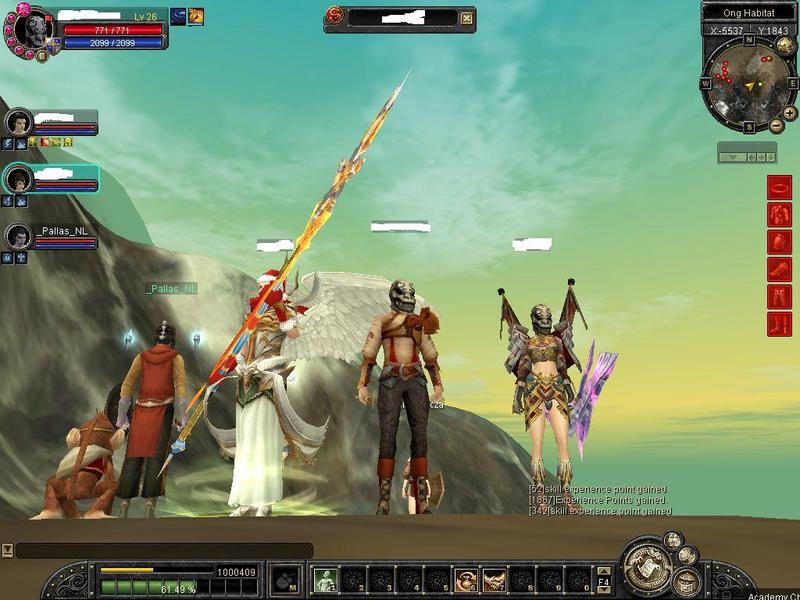The image size is (800, 600).
Task: Click the red pants equipment icon
Action: click(779, 296)
